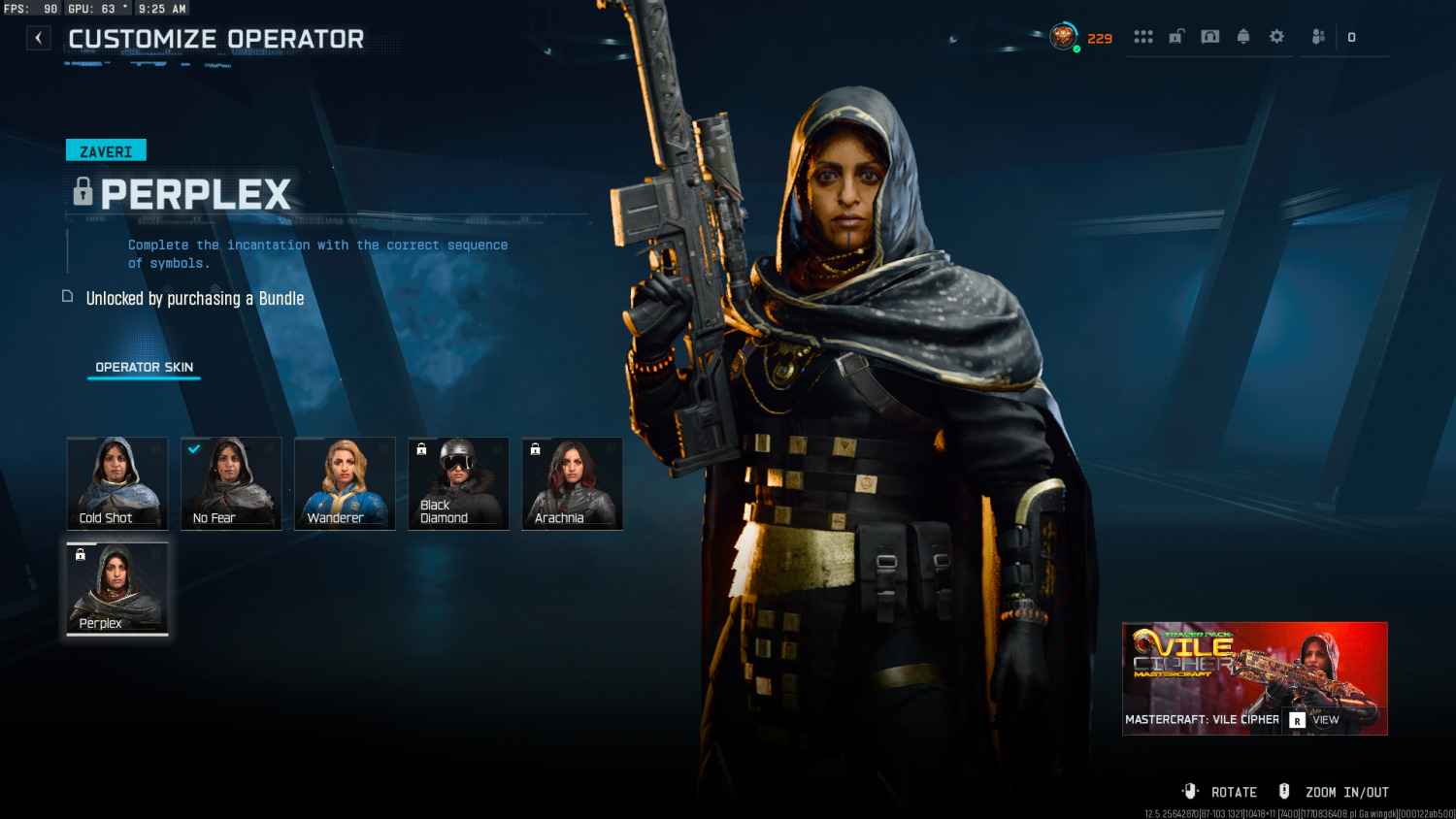This screenshot has width=1456, height=819.
Task: Open the grid menu icon
Action: 1143,37
